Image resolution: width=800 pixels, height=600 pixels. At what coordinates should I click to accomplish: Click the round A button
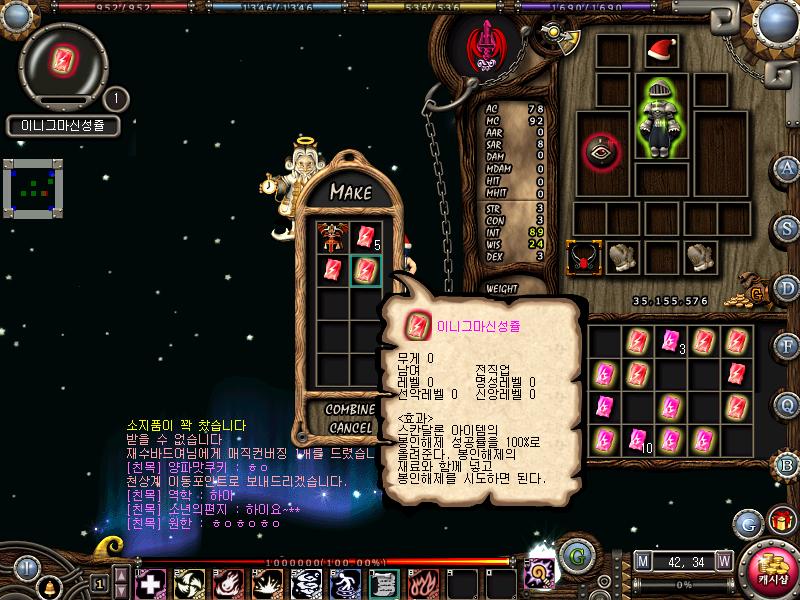[788, 167]
